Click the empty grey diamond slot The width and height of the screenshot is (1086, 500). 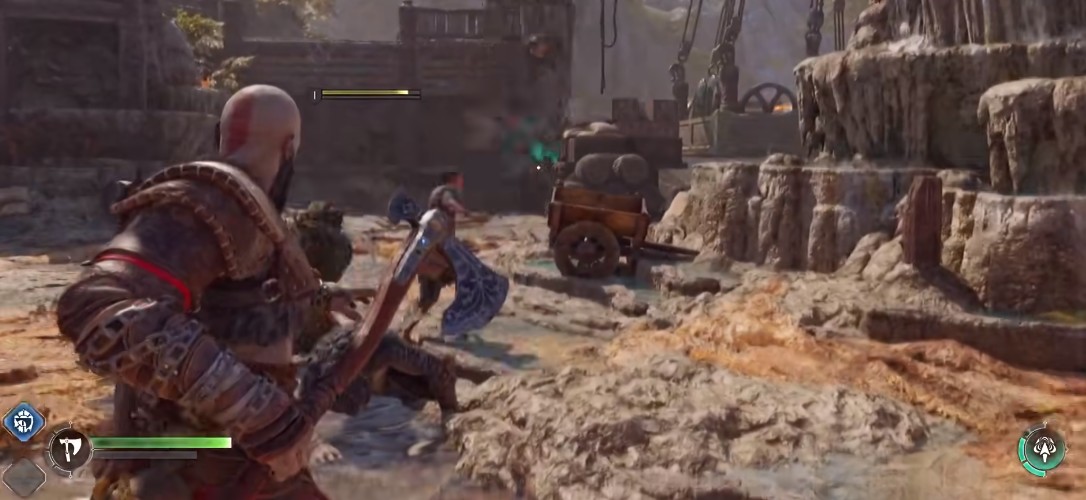tap(22, 478)
